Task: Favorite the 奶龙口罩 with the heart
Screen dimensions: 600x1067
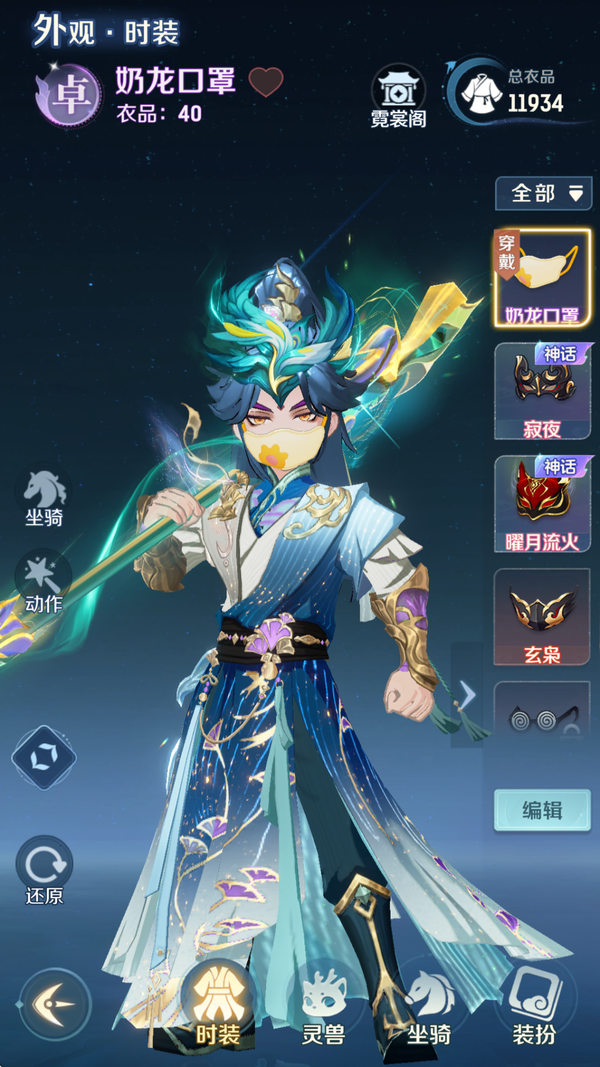Action: (266, 82)
